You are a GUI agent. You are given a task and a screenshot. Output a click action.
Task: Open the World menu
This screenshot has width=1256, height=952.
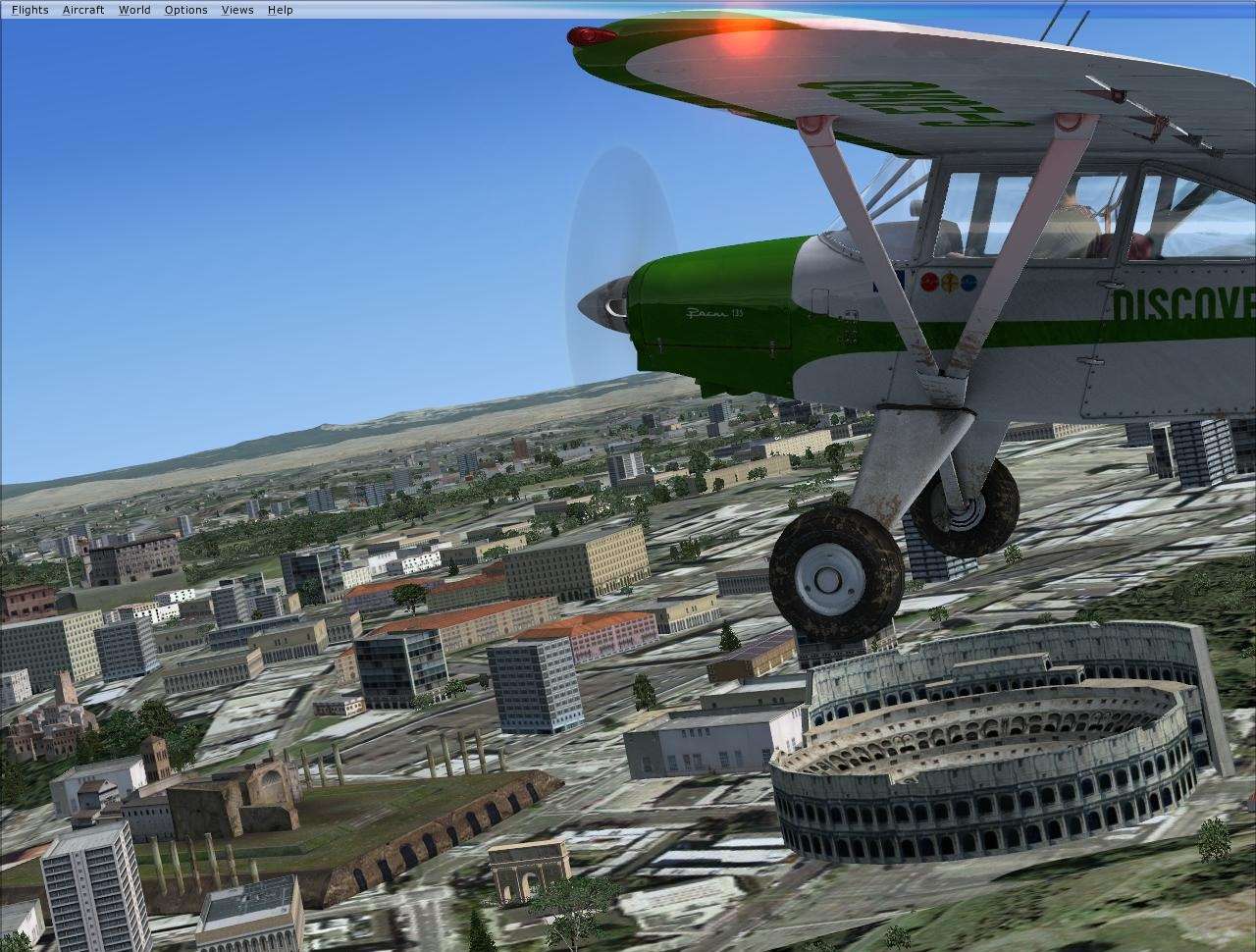[x=133, y=9]
